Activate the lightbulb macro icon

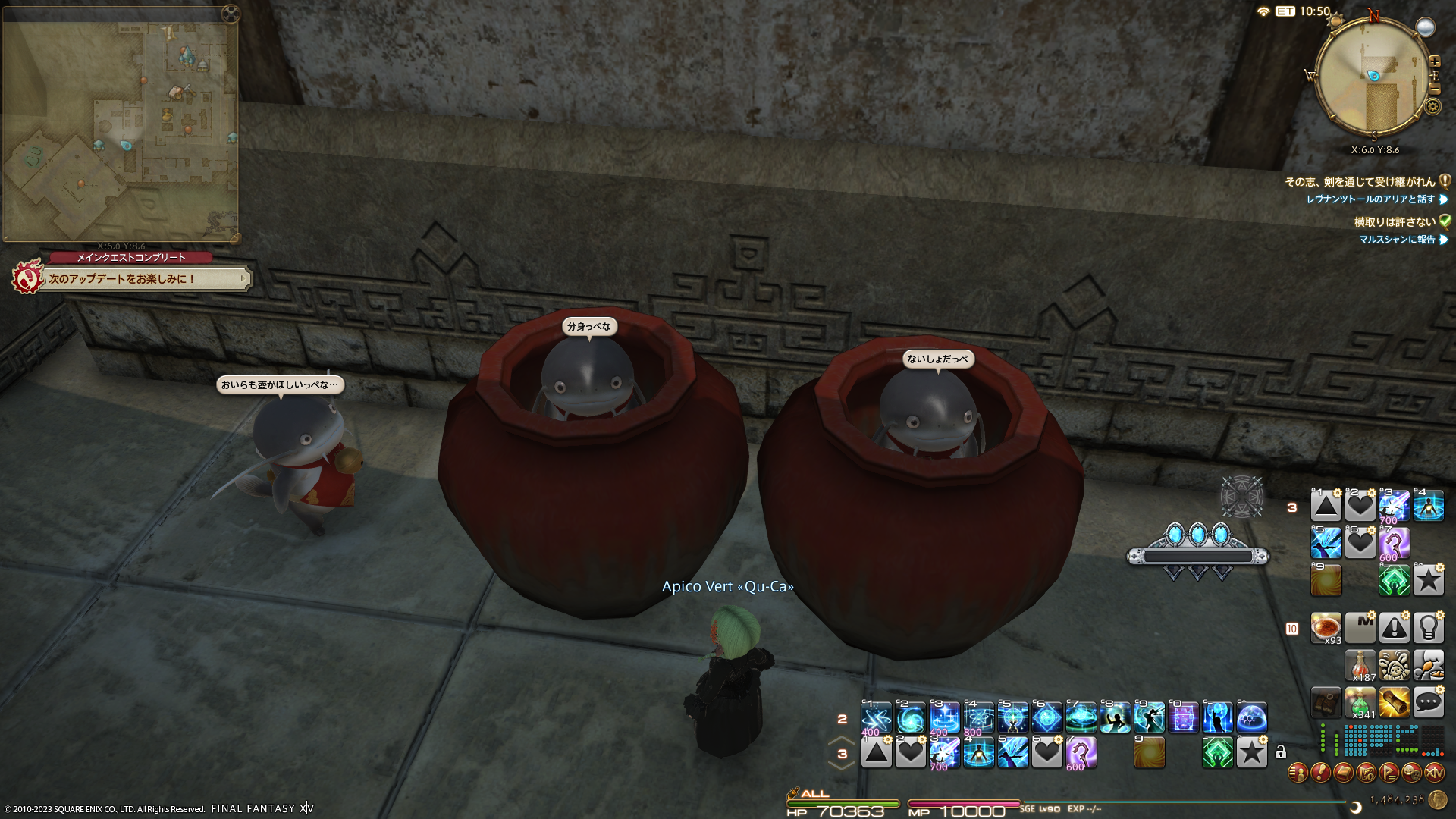click(x=1428, y=628)
